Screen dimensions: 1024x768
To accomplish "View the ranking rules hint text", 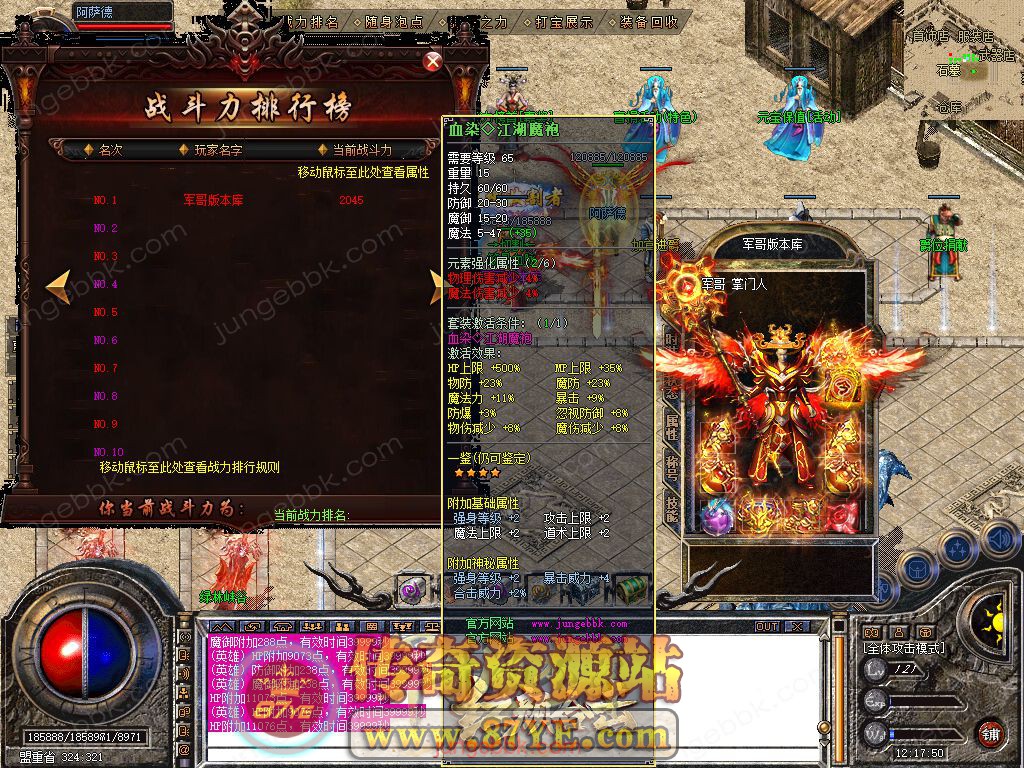I will pos(189,467).
